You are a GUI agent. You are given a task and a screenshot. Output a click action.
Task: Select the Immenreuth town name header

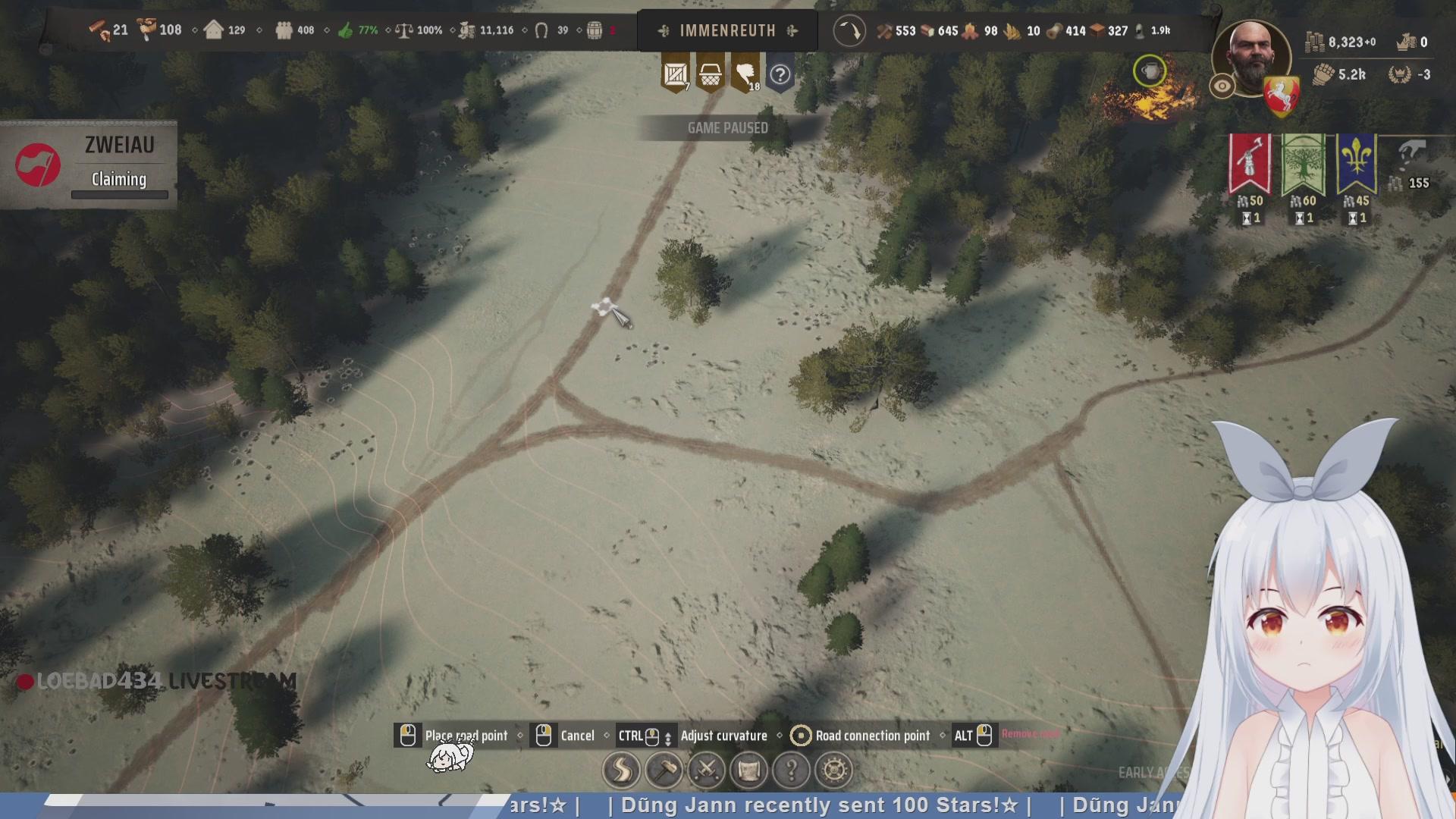pos(727,31)
